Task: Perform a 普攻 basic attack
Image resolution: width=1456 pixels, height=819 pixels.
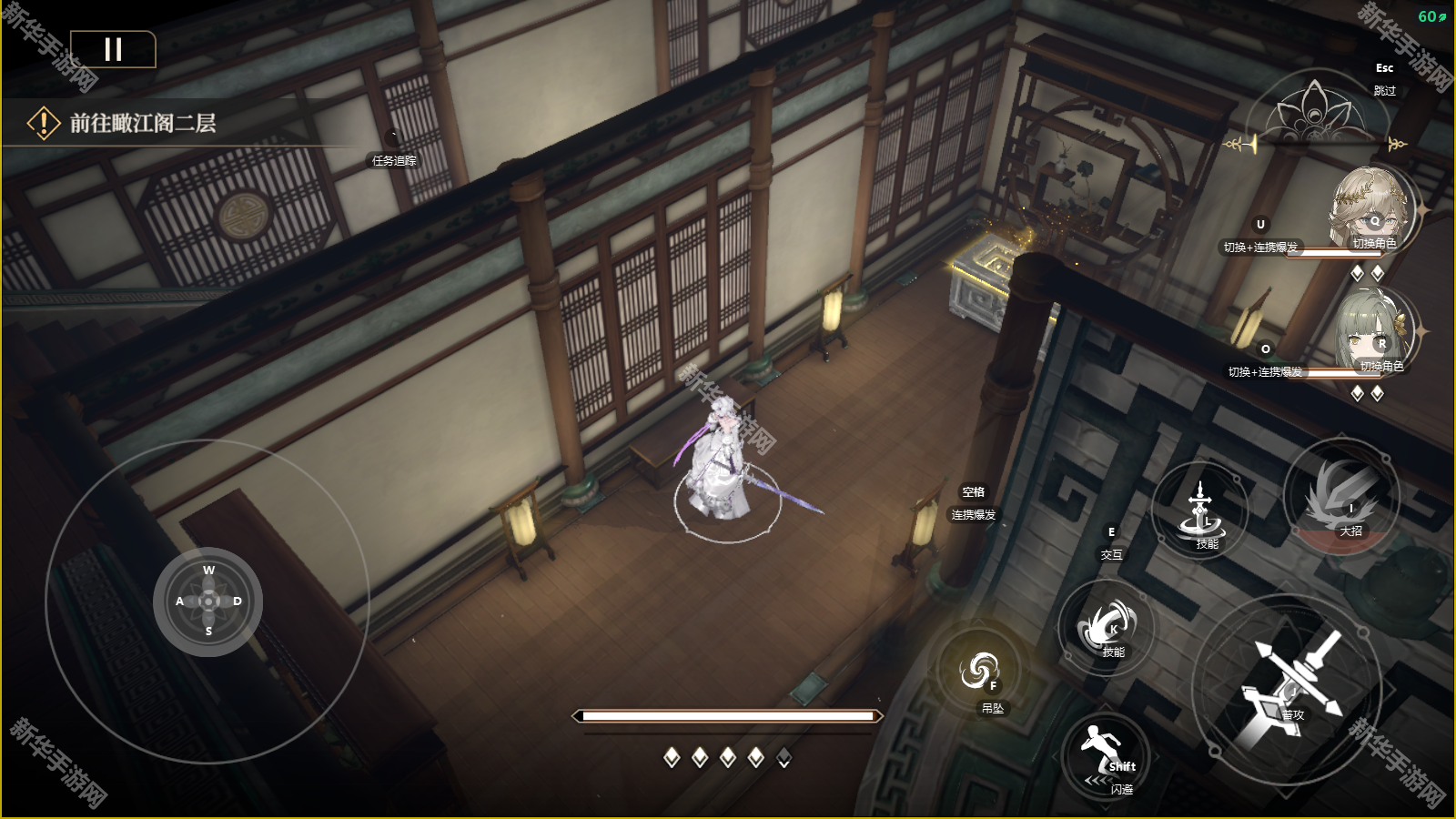Action: coord(1288,687)
